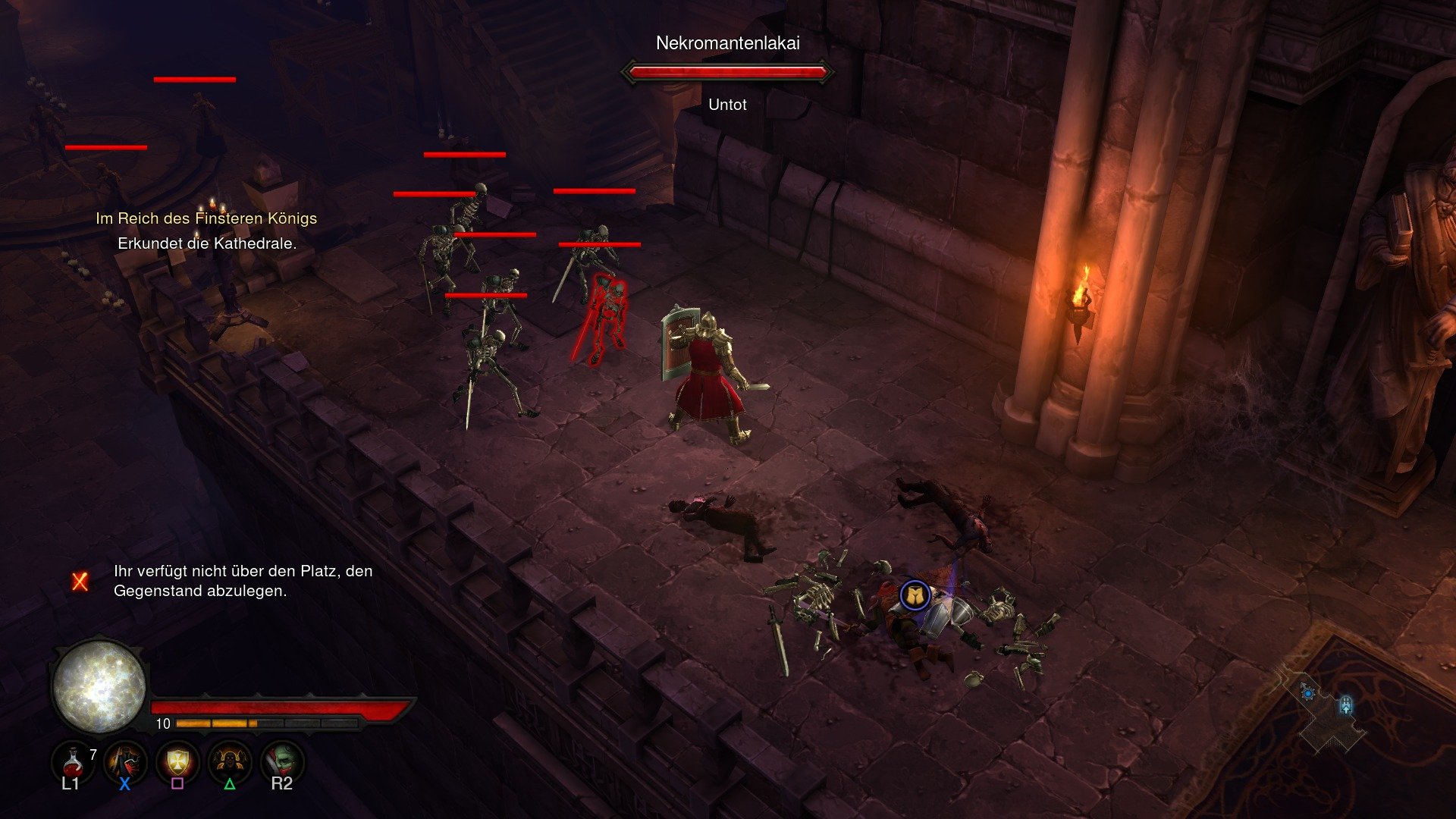
Task: Click the boss name Nekromantenlakai
Action: [x=730, y=43]
